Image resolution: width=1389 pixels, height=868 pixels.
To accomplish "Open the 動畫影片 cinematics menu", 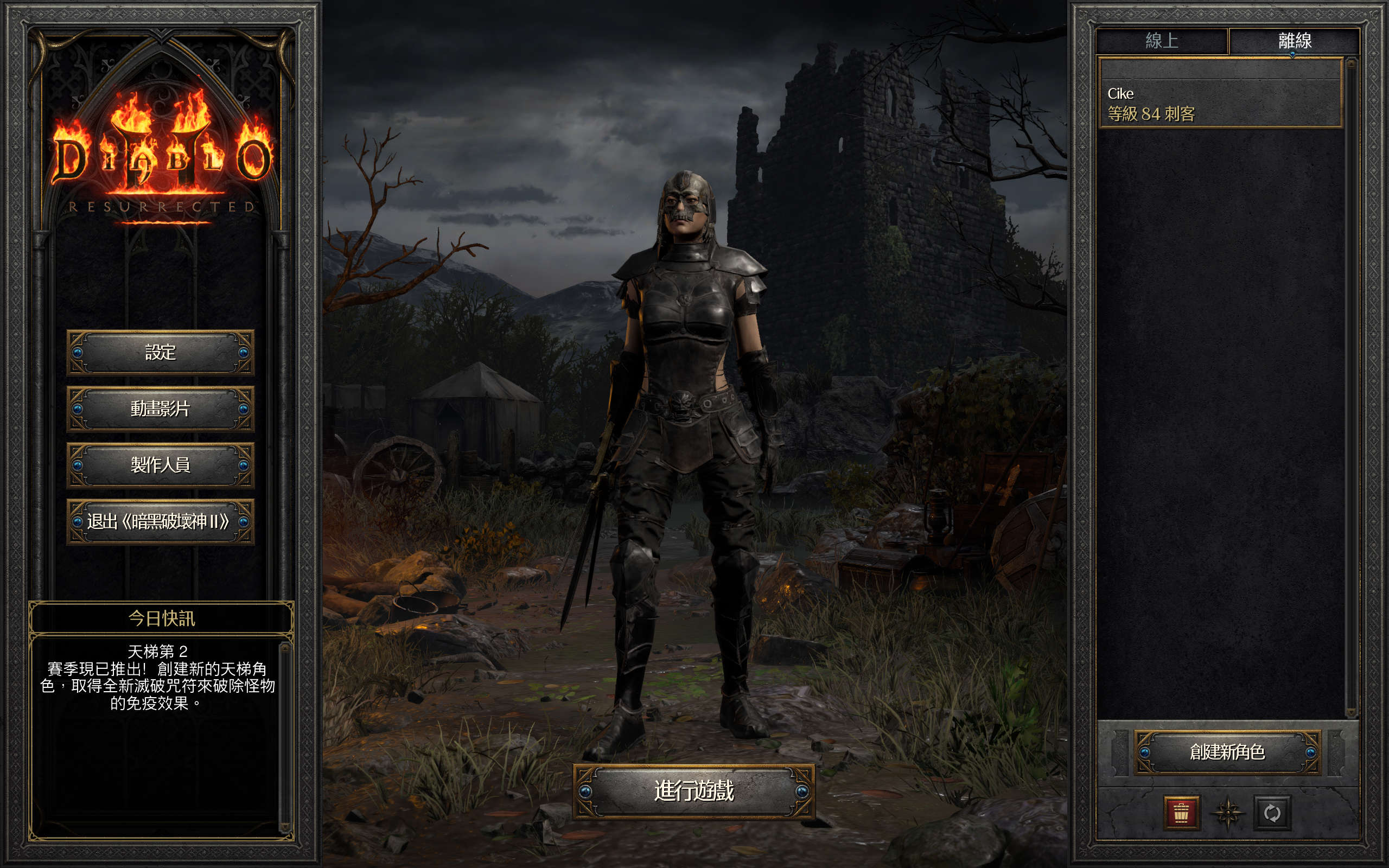I will tap(160, 409).
